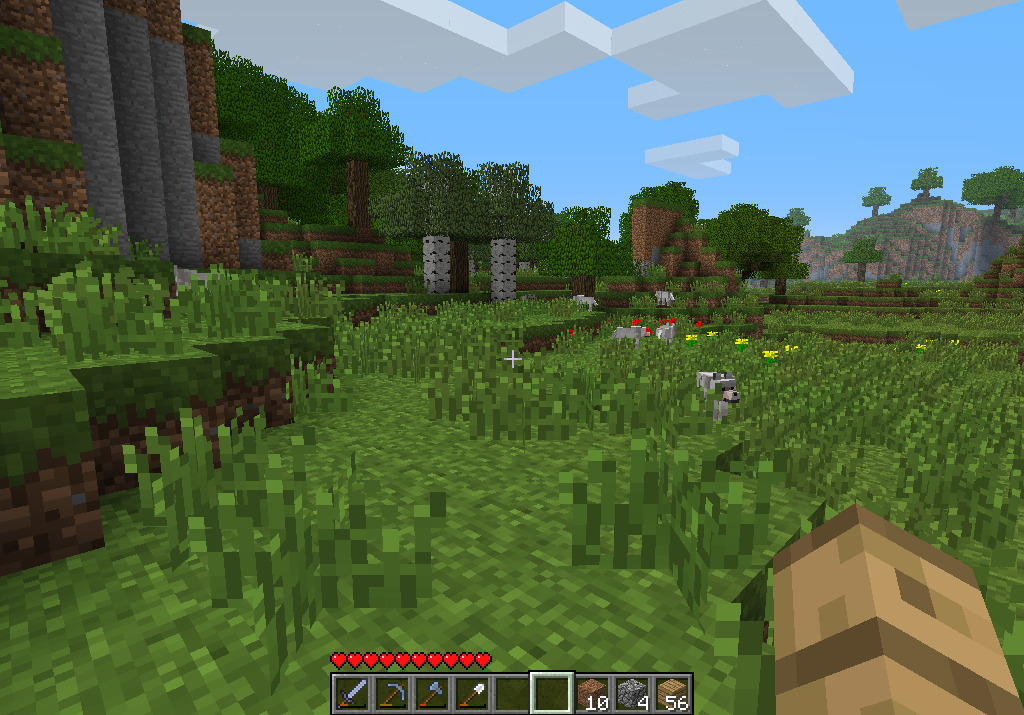Image resolution: width=1024 pixels, height=715 pixels.
Task: Select the dirt block stack of 10
Action: [x=592, y=692]
